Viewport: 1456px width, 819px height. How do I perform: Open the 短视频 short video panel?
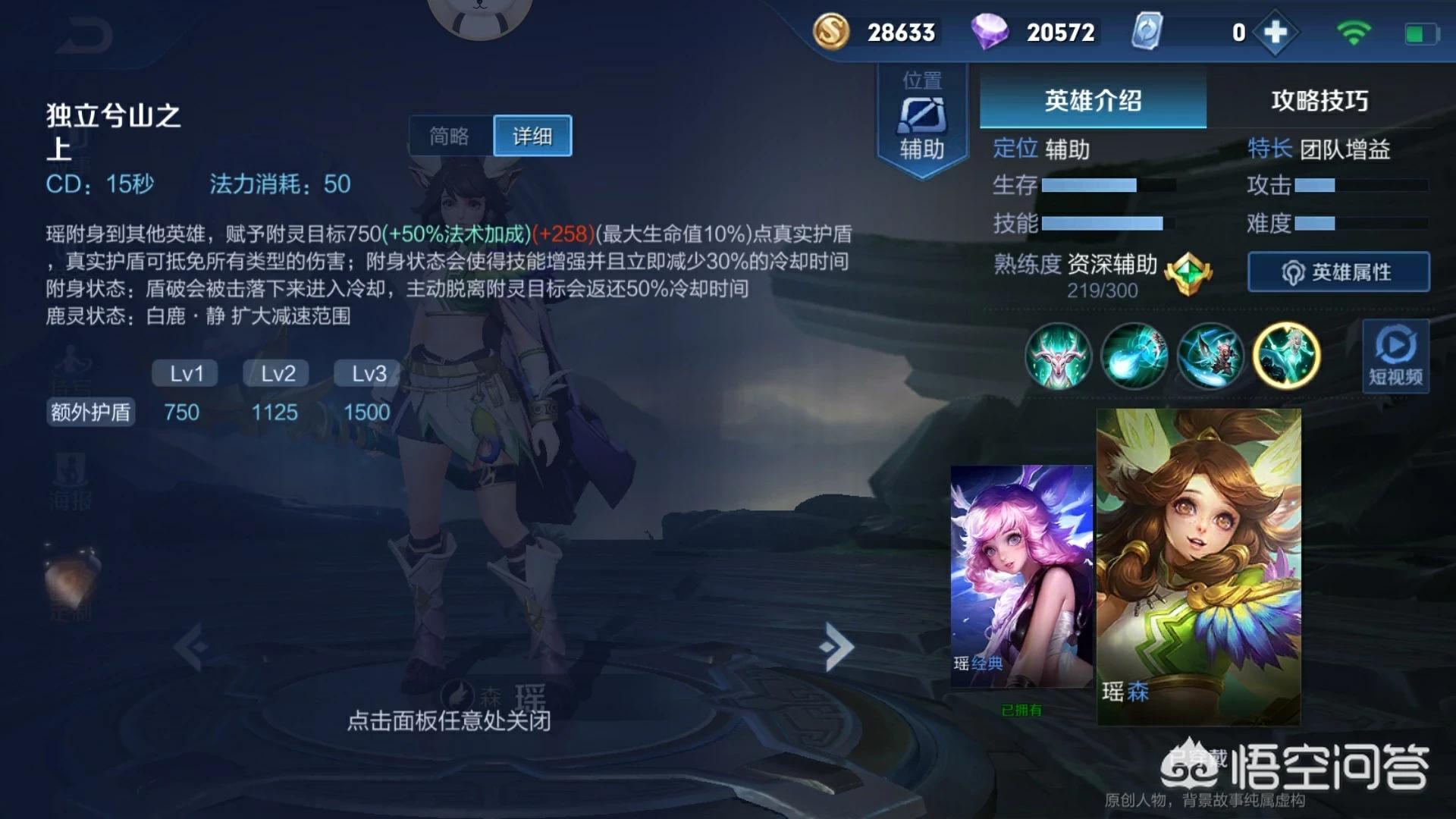click(1395, 356)
